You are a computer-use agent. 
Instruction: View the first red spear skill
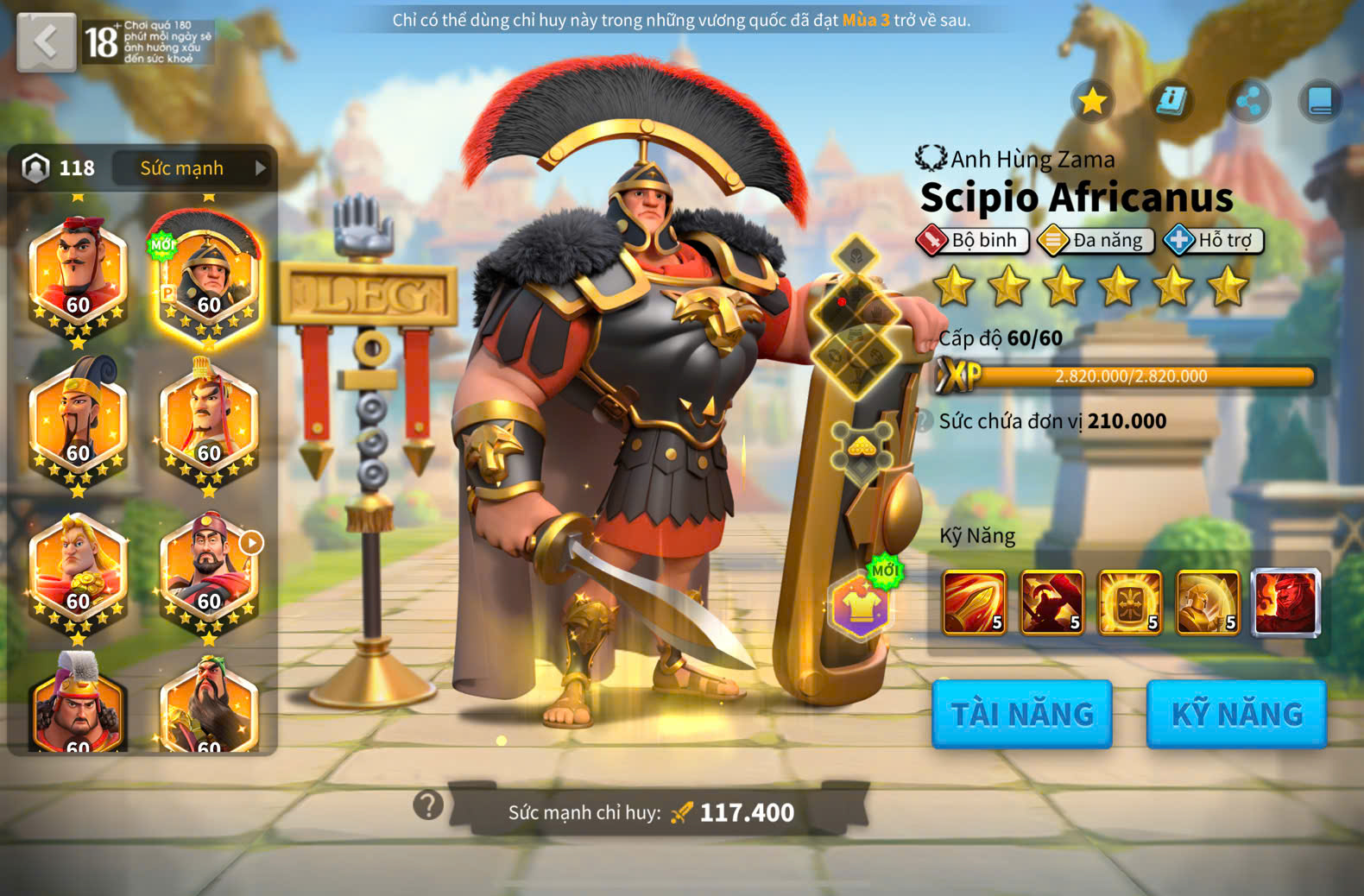(x=974, y=602)
